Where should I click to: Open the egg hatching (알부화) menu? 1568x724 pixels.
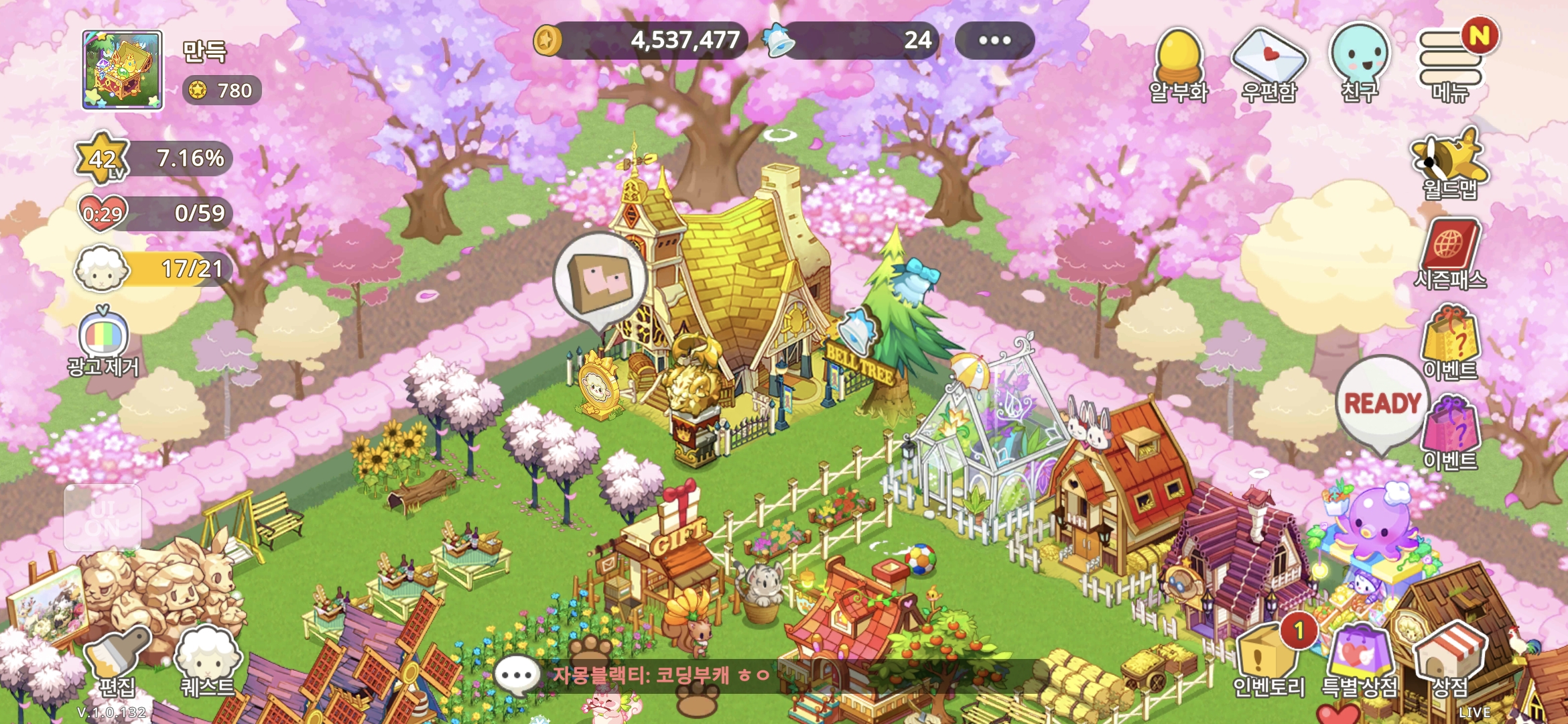pos(1179,66)
